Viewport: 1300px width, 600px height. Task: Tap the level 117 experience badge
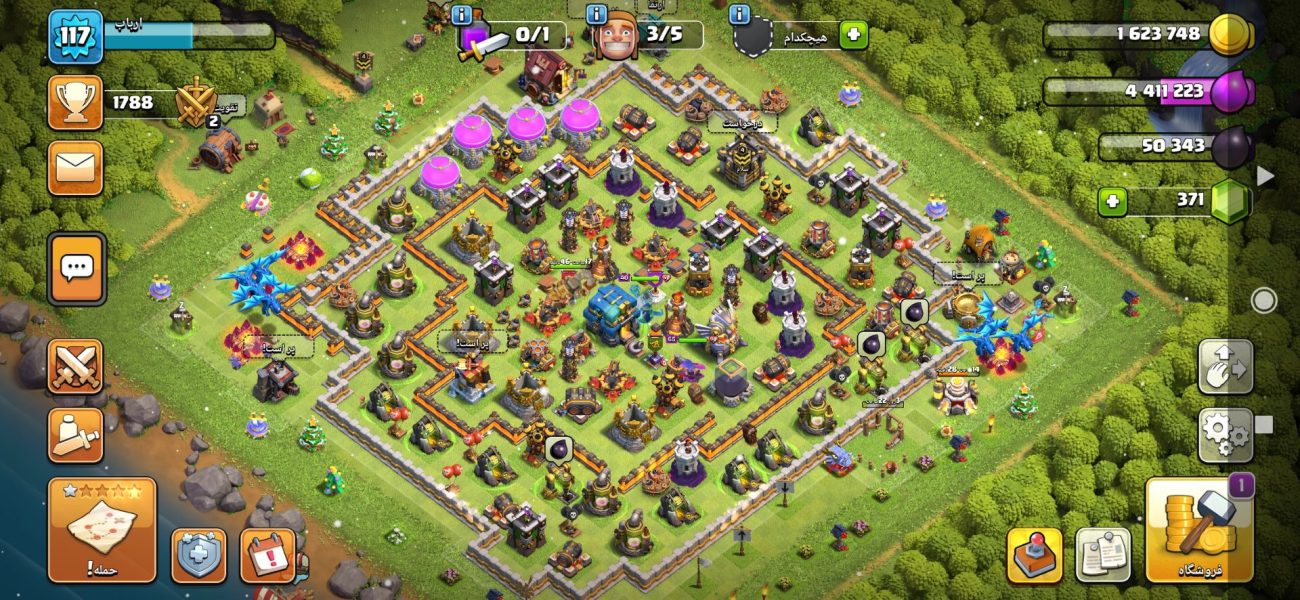point(76,37)
